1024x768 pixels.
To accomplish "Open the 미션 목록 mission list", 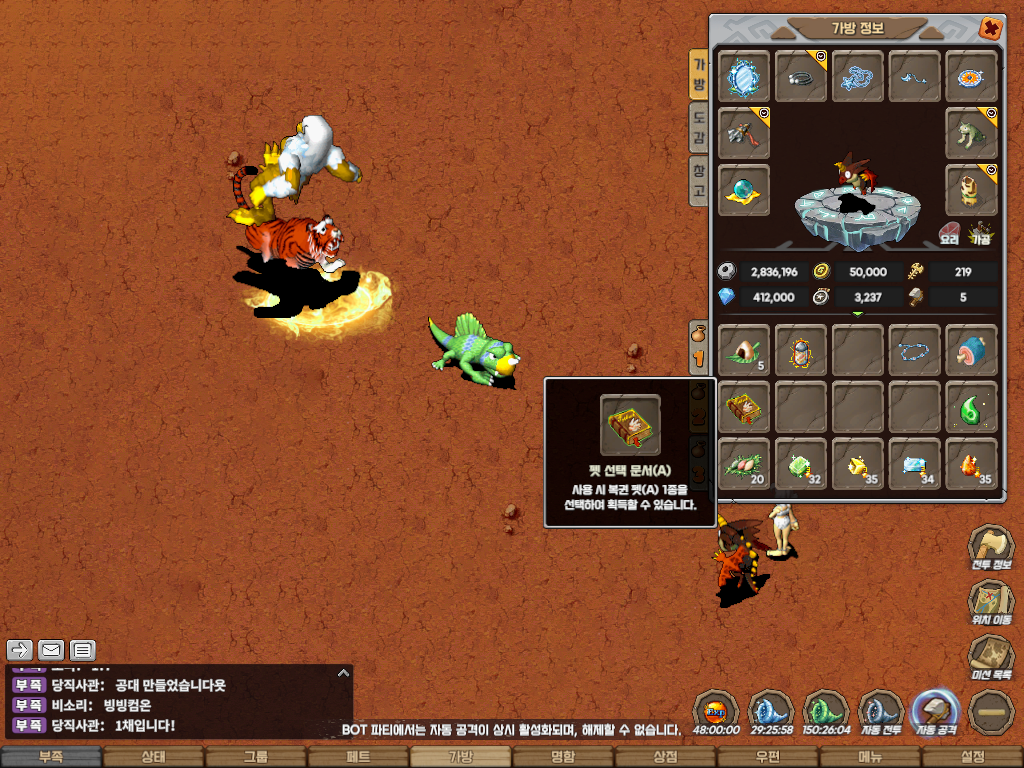I will point(990,658).
